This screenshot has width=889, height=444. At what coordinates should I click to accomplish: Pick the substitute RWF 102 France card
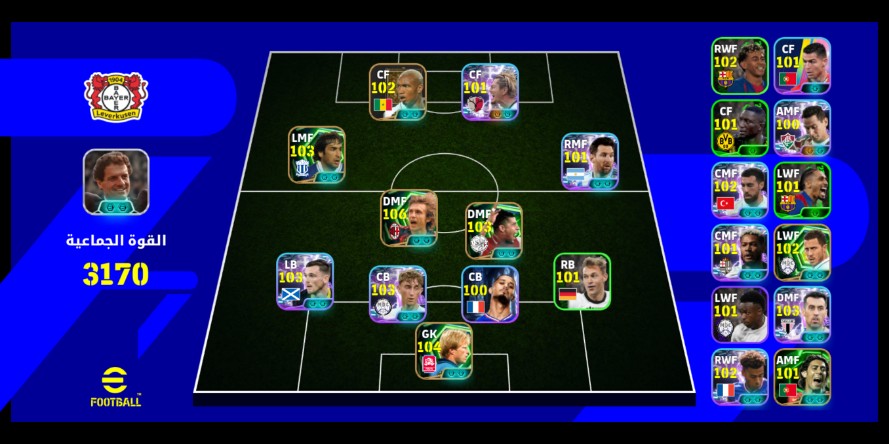740,376
